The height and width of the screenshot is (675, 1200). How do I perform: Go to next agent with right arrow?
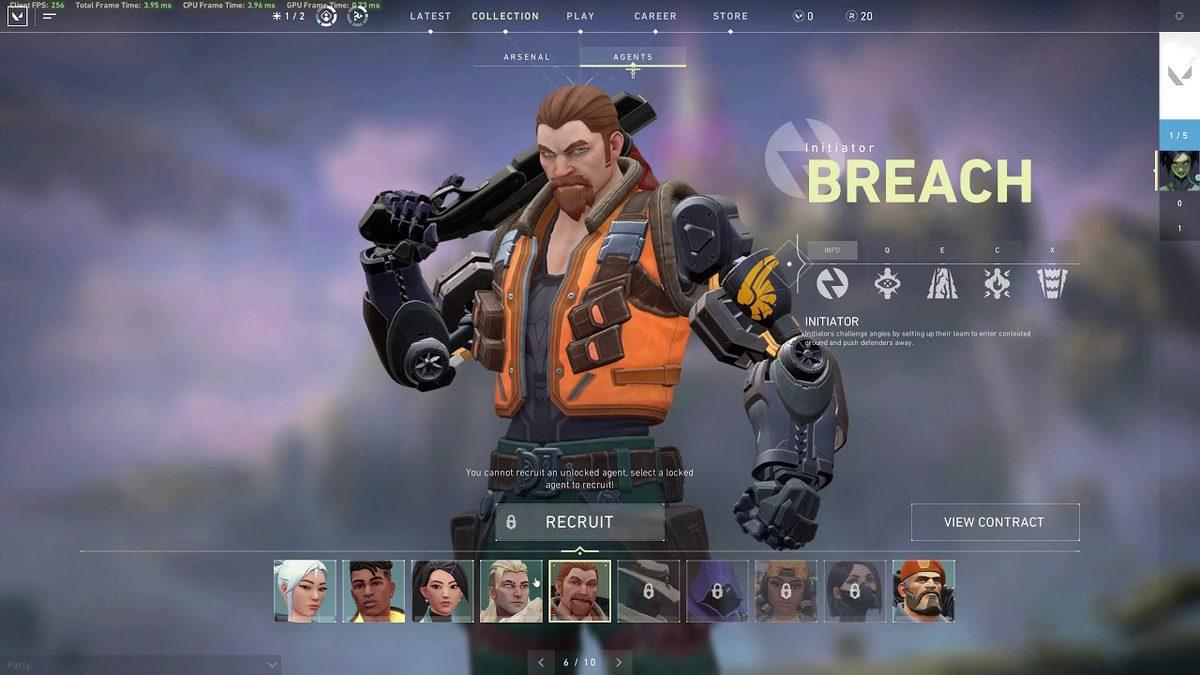(619, 662)
